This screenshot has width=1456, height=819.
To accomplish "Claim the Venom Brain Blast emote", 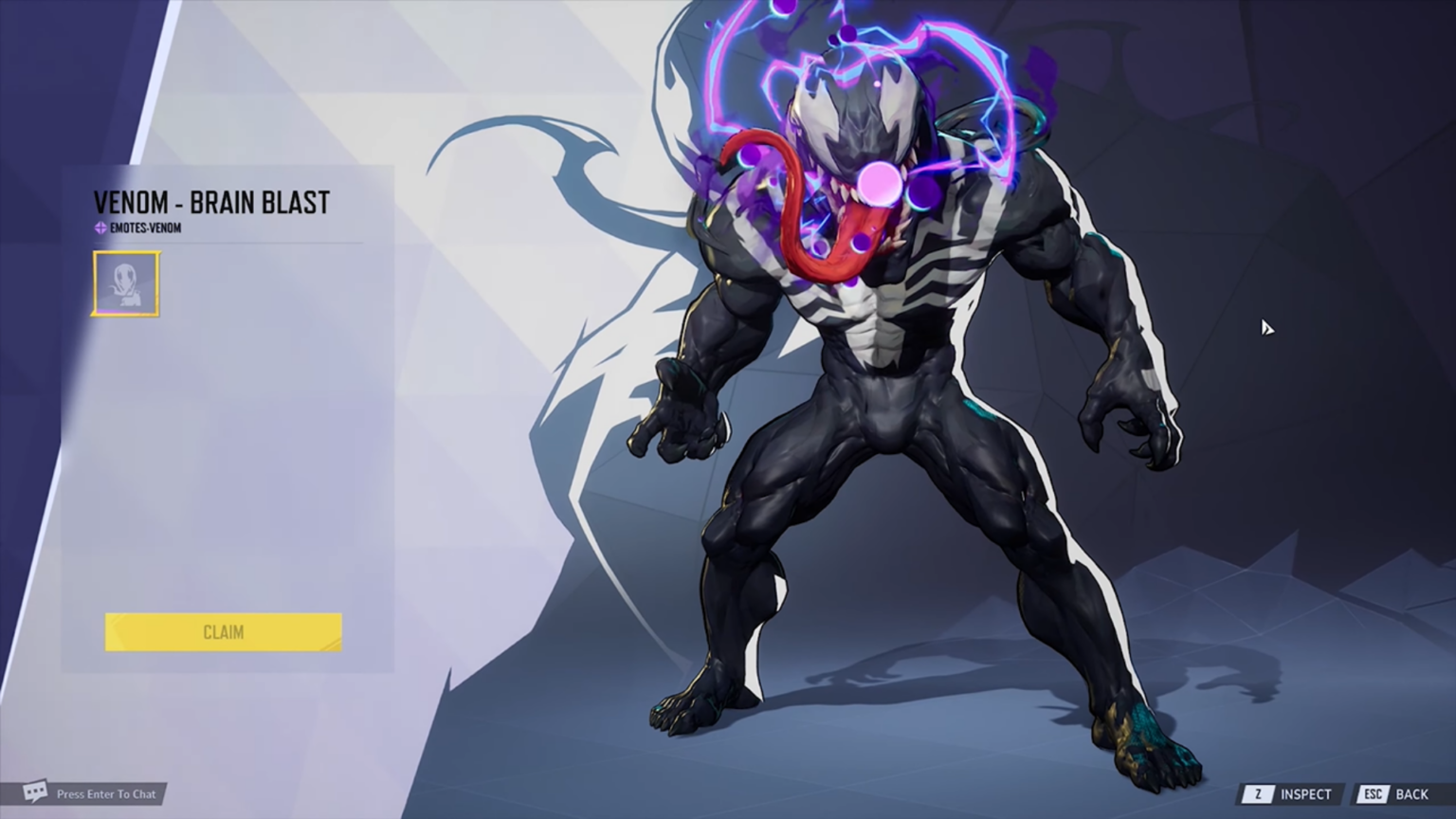I will click(223, 632).
